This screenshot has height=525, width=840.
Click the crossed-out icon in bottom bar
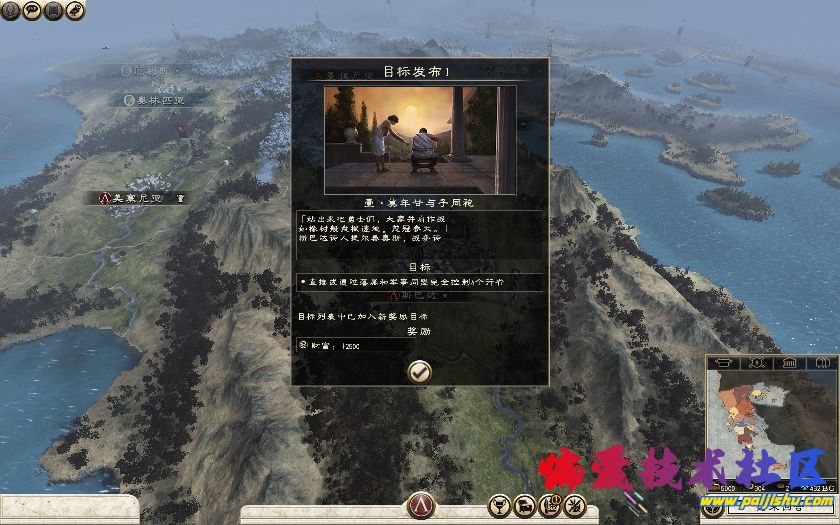point(574,503)
